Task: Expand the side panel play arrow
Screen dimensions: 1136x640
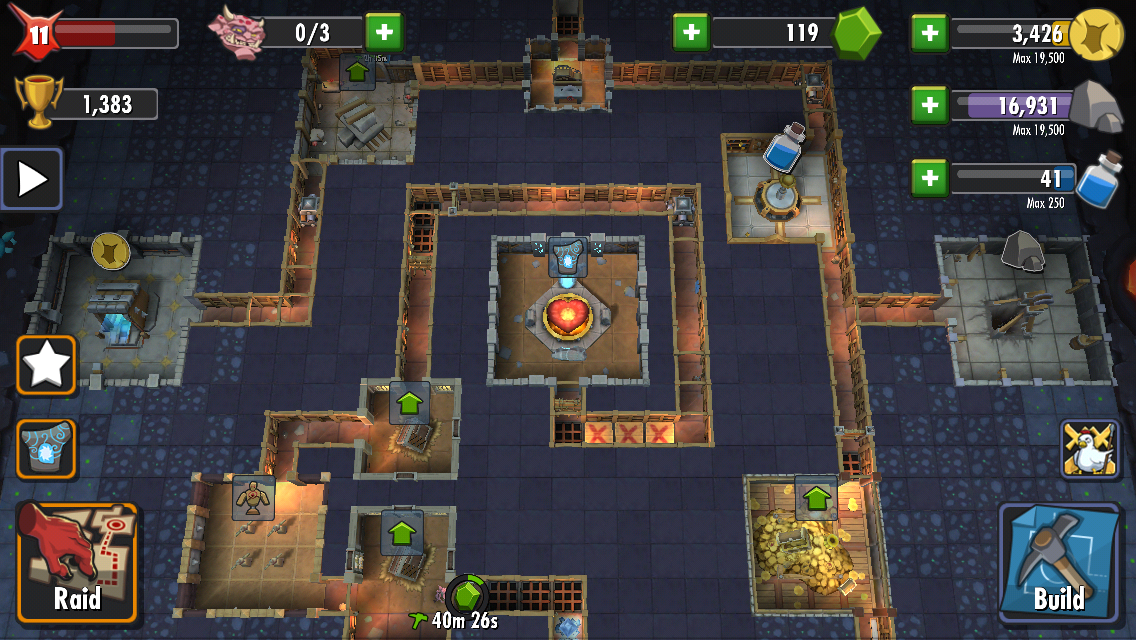Action: click(x=32, y=179)
